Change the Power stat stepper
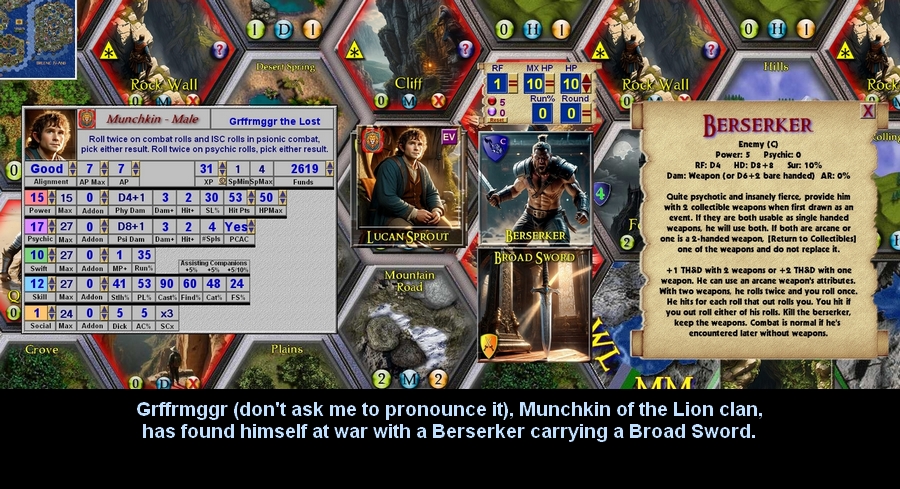This screenshot has height=489, width=900. point(53,198)
